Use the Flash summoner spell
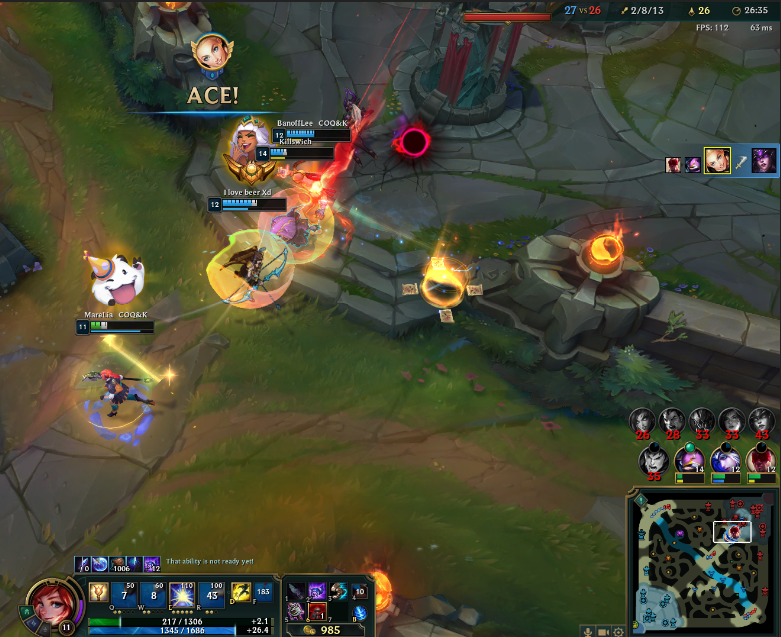The height and width of the screenshot is (637, 781). tap(242, 592)
